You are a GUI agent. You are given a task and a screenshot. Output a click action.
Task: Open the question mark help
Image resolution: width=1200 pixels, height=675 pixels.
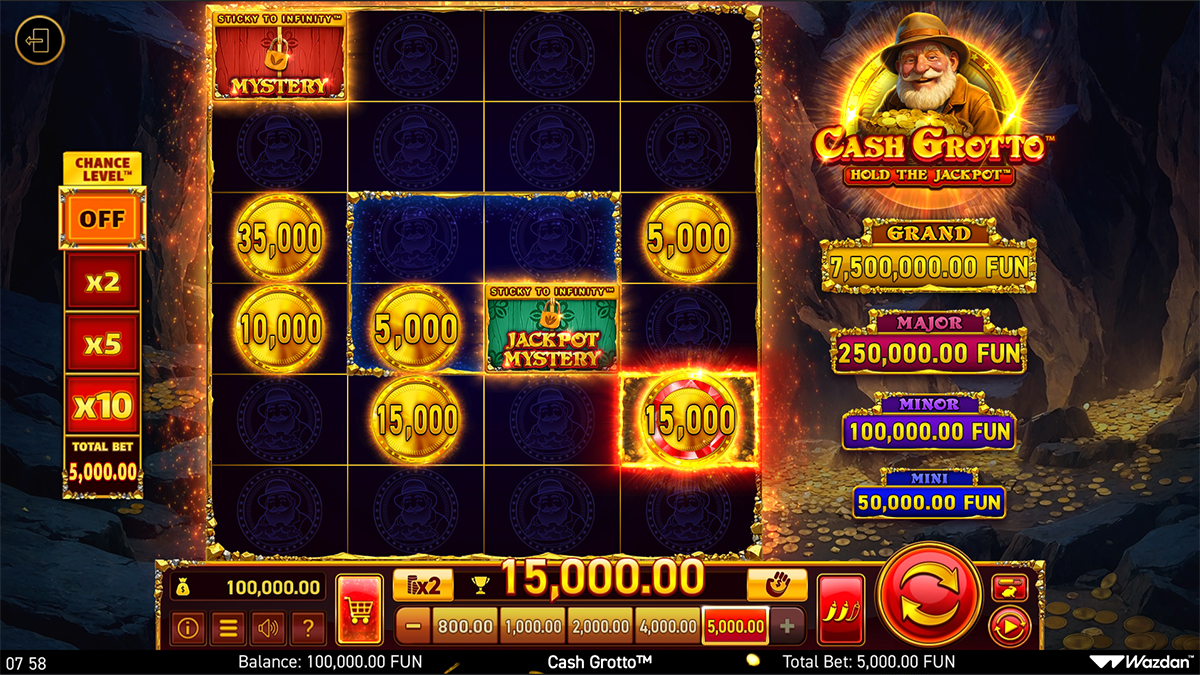click(308, 628)
